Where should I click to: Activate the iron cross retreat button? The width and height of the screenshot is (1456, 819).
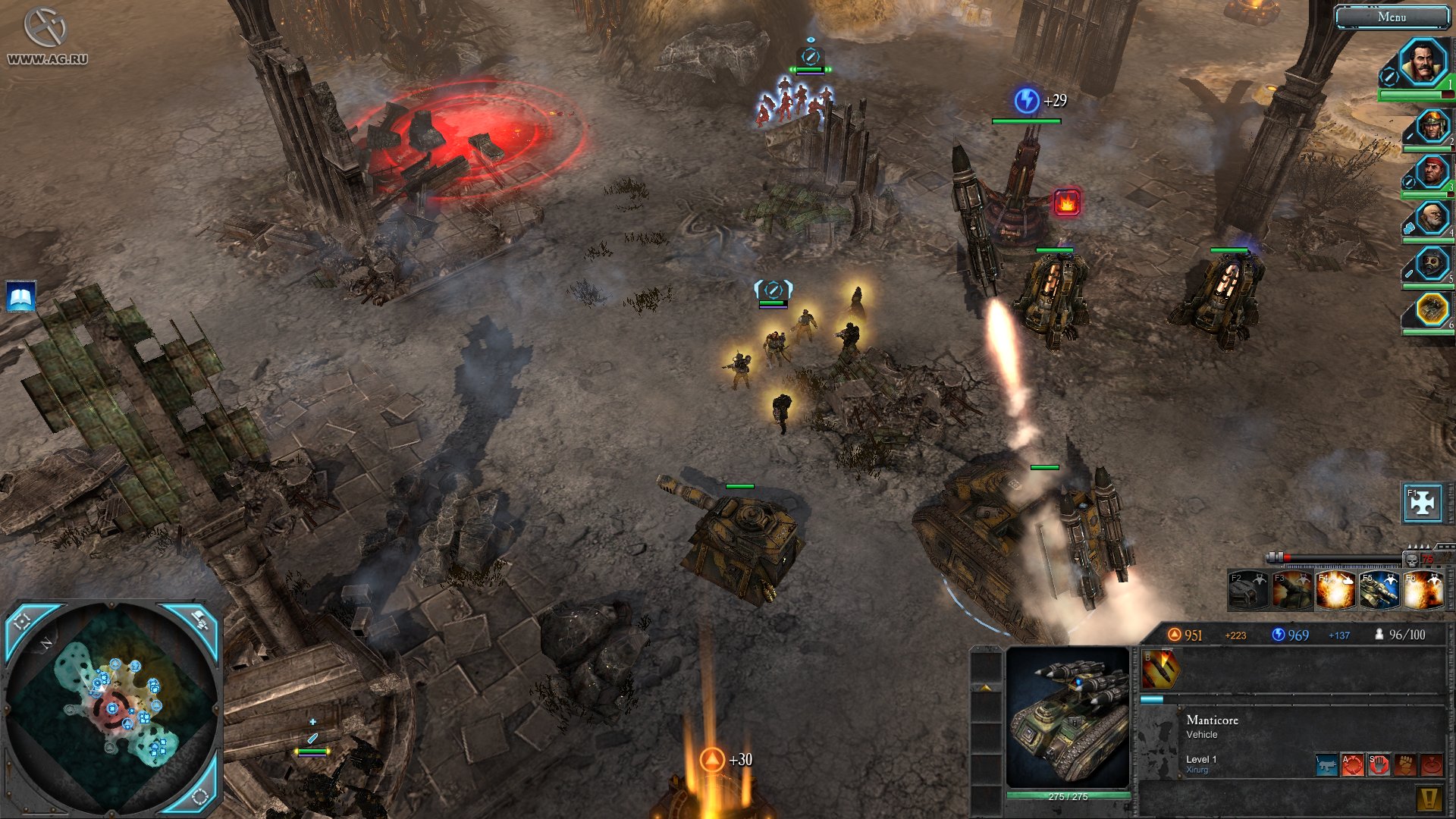[1422, 502]
